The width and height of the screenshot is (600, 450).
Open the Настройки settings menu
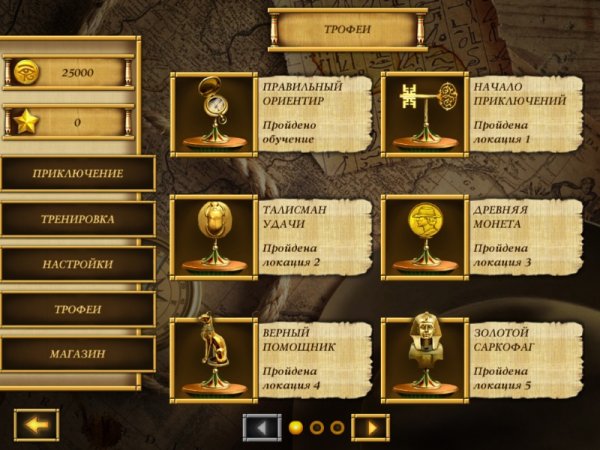(x=78, y=264)
